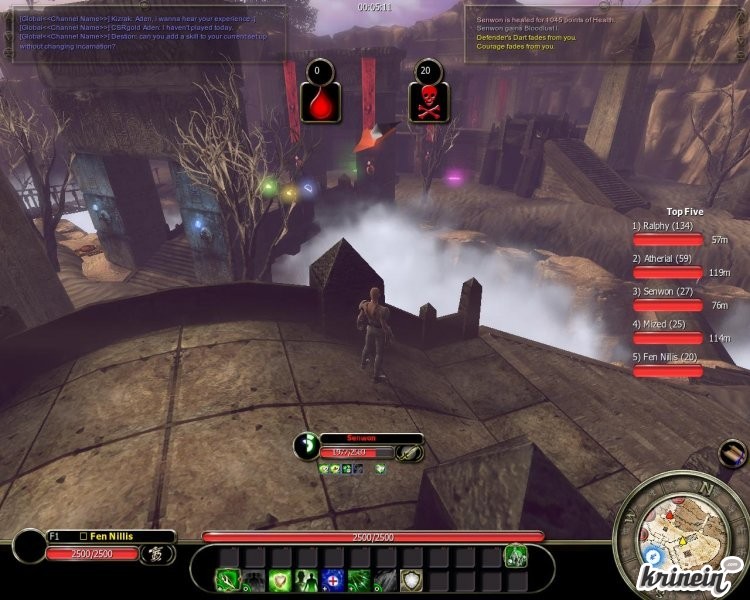This screenshot has width=750, height=600.
Task: Click the green skill above the hotbar's right end
Action: coord(515,555)
